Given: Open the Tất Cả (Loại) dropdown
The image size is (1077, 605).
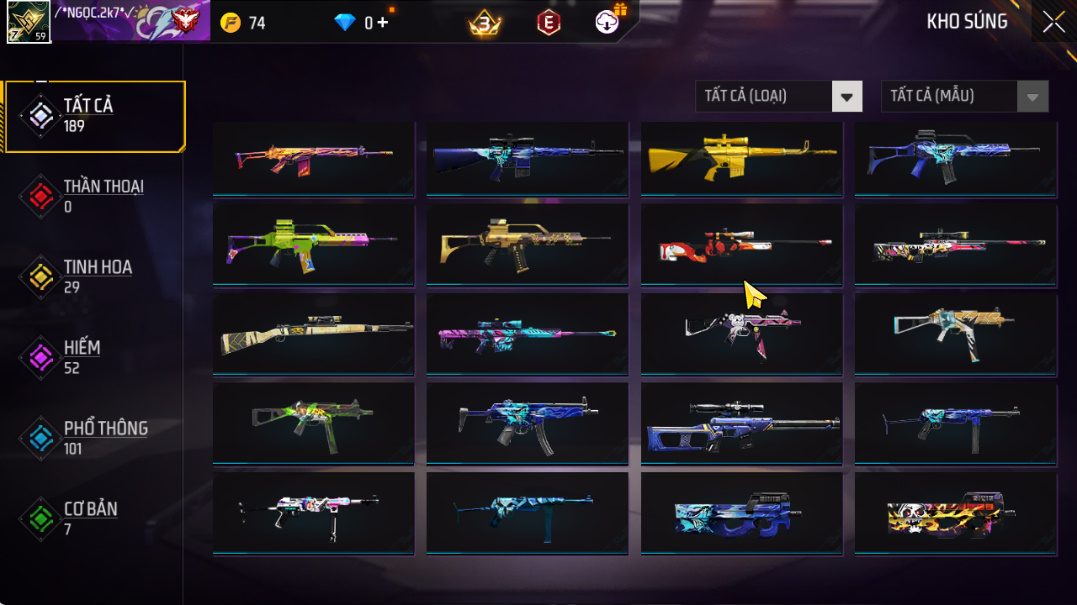Looking at the screenshot, I should [846, 97].
